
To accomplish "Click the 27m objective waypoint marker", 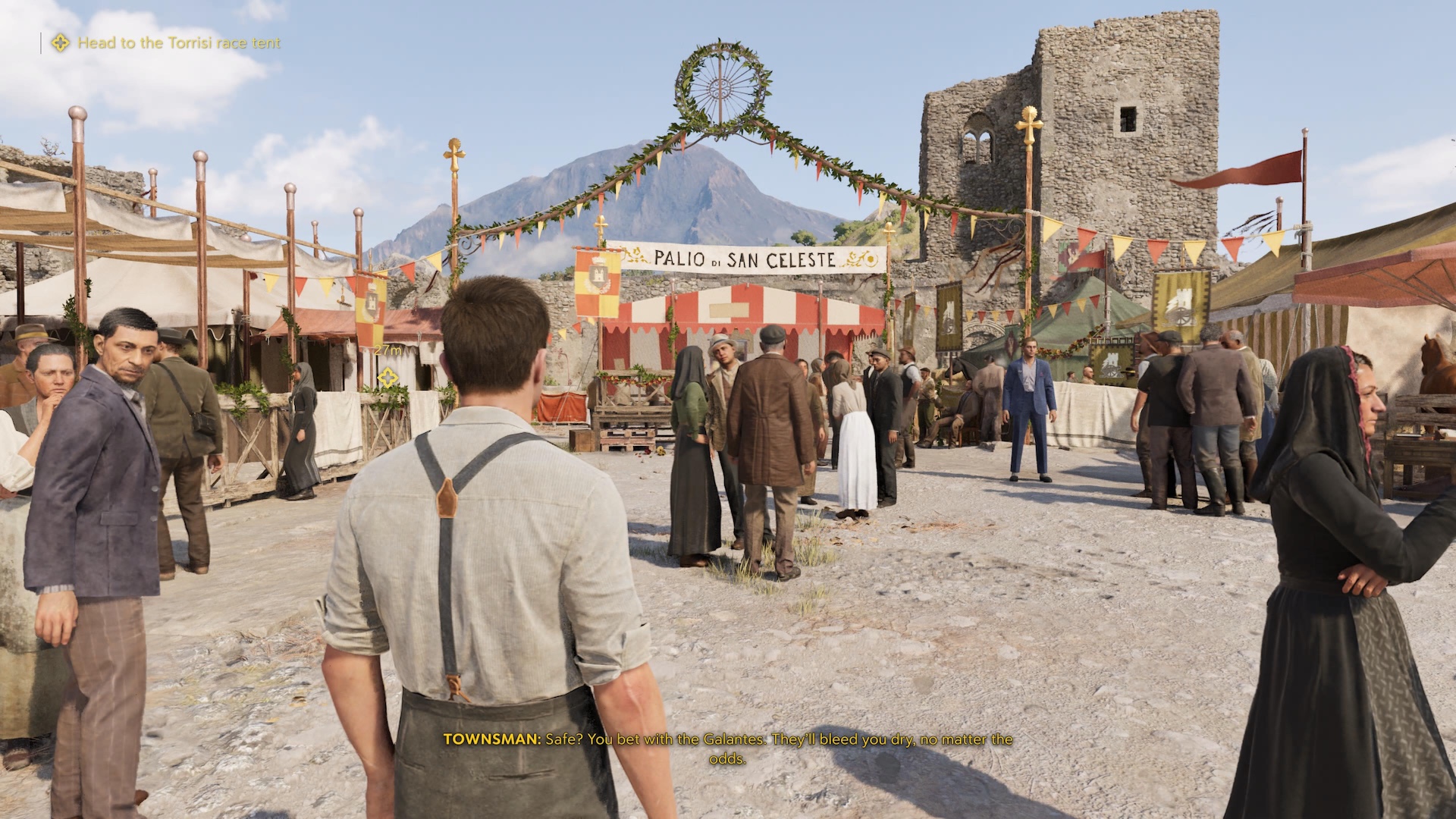I will 388,376.
